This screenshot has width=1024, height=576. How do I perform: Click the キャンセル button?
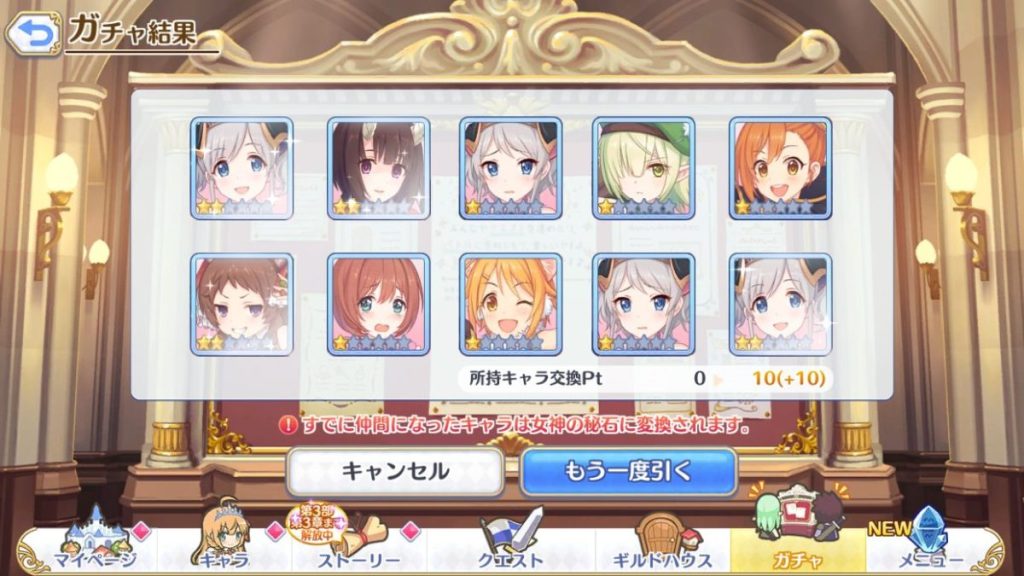coord(395,471)
